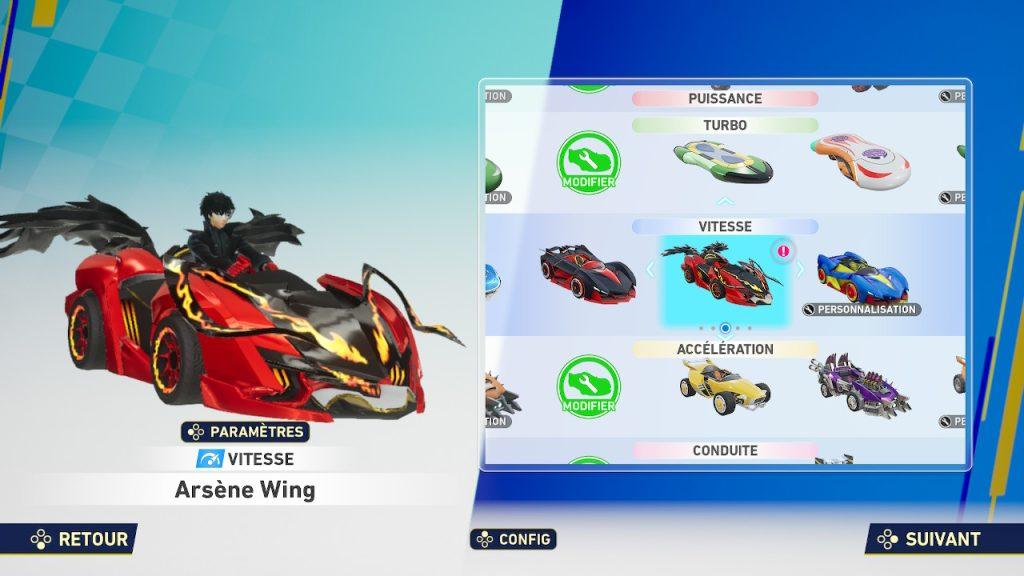This screenshot has height=576, width=1024.
Task: Proceed with the SUIVANT button
Action: coord(930,539)
